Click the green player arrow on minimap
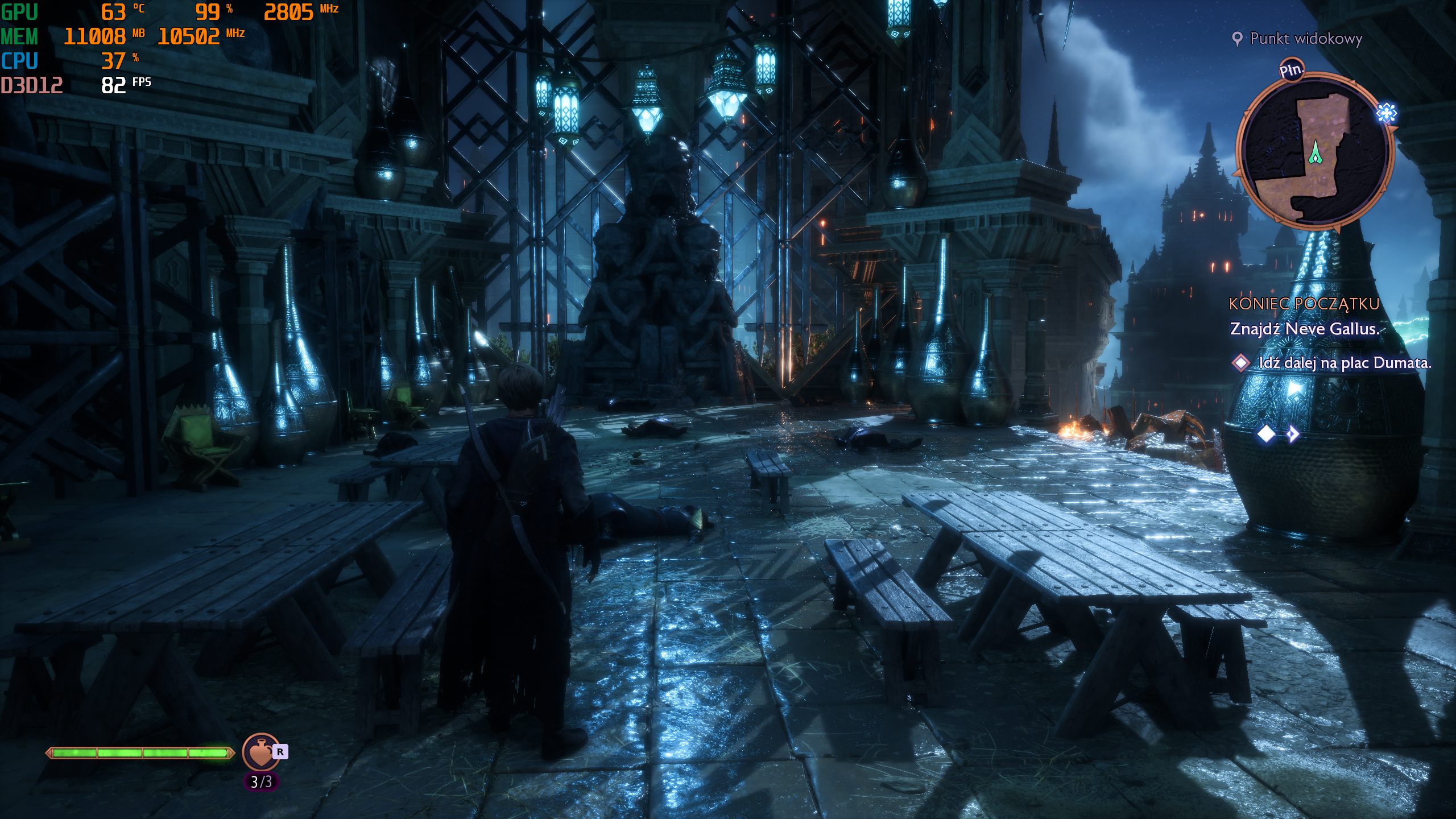The height and width of the screenshot is (819, 1456). pos(1315,154)
